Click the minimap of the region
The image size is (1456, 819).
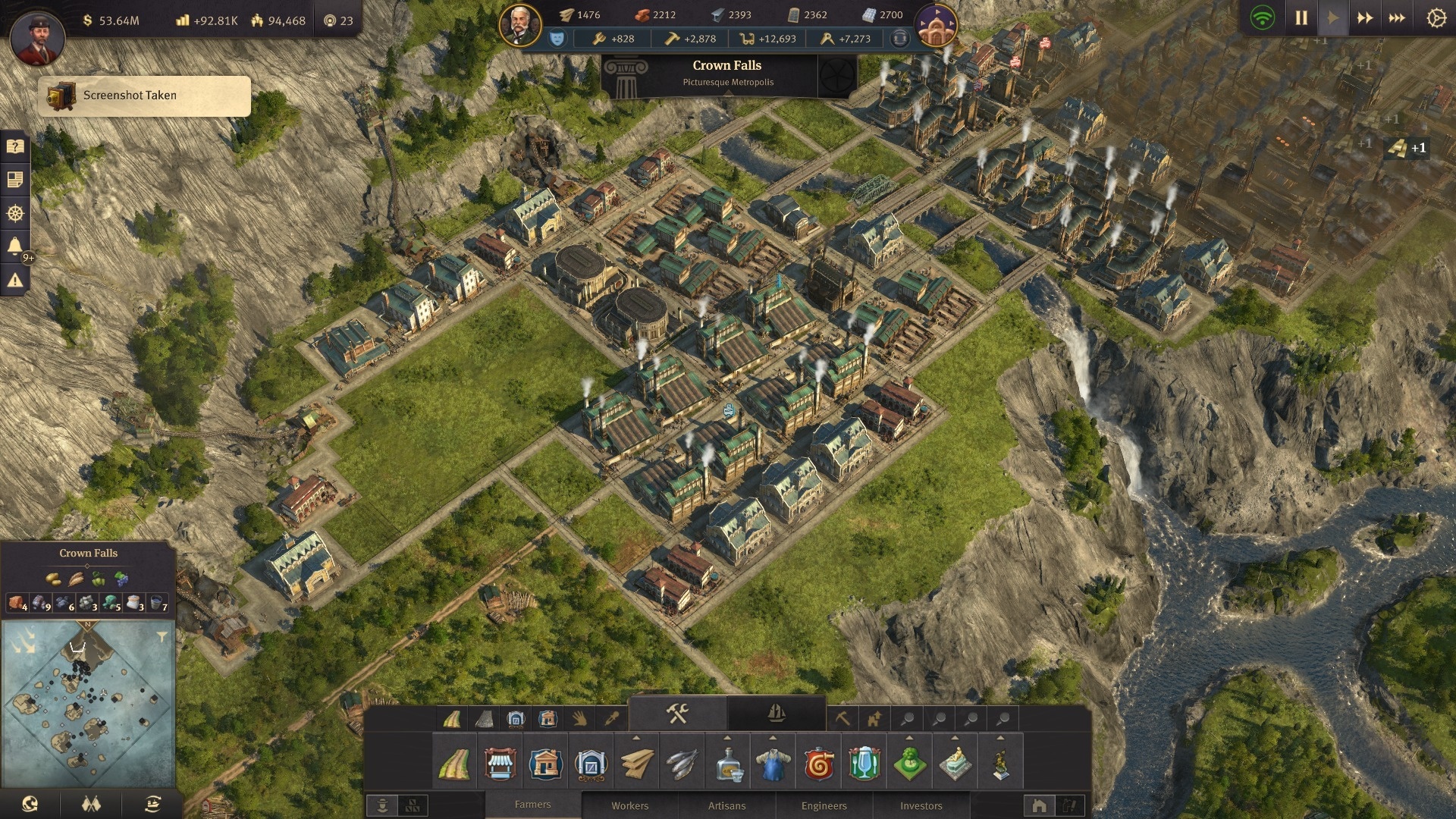click(88, 705)
